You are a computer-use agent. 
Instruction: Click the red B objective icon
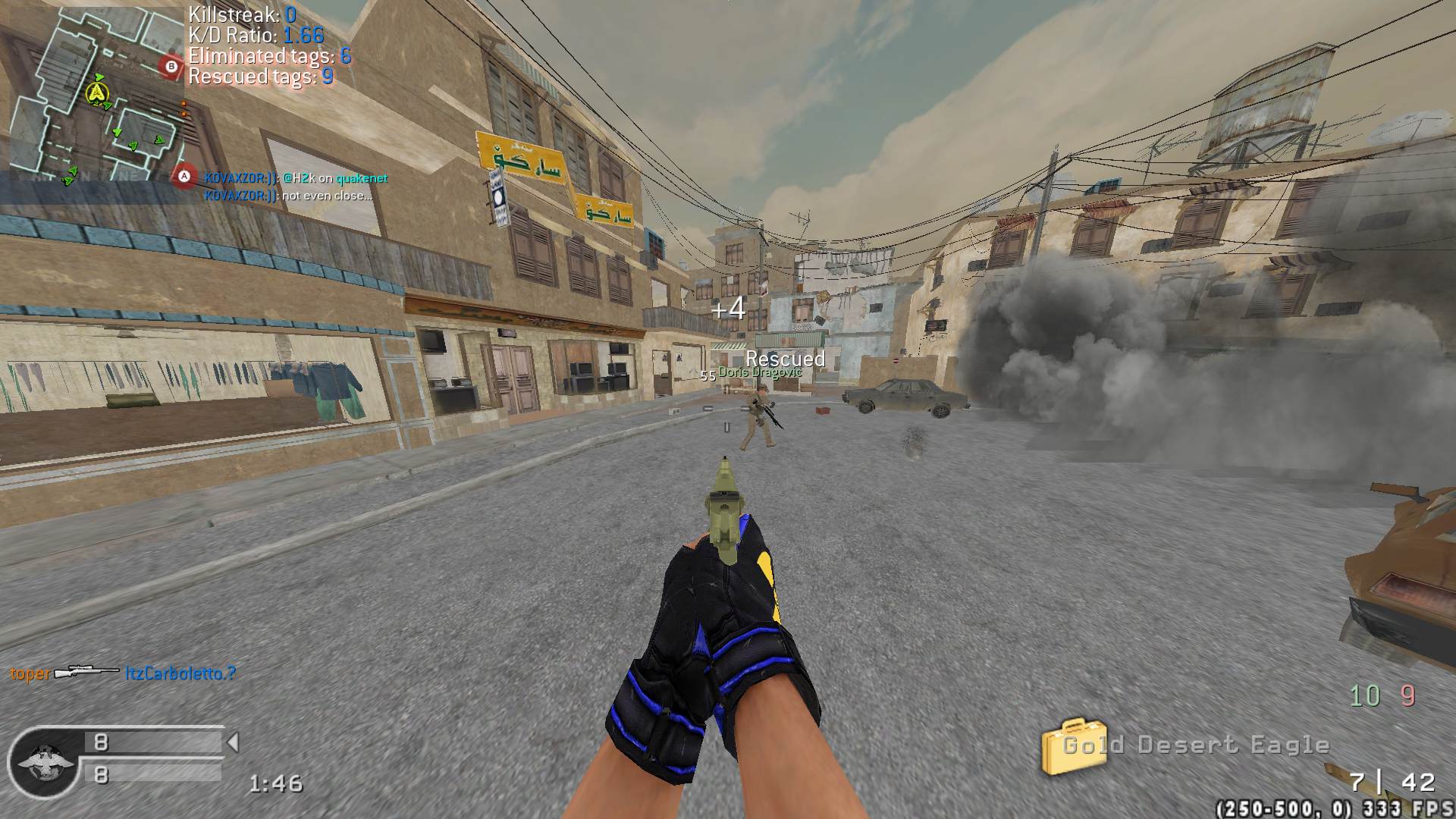(171, 67)
